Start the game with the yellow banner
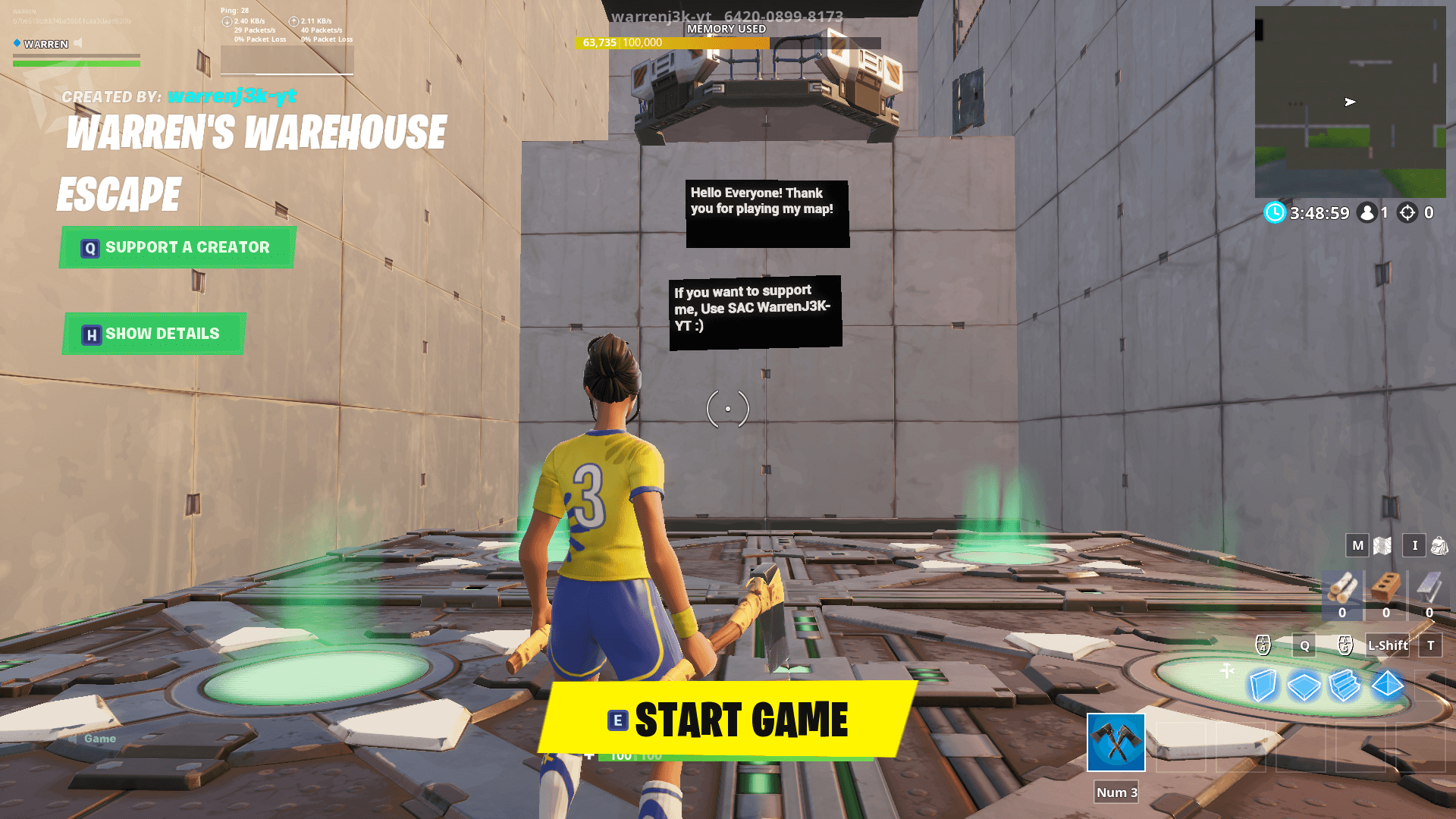Screen dimensions: 1456x819 point(728,719)
